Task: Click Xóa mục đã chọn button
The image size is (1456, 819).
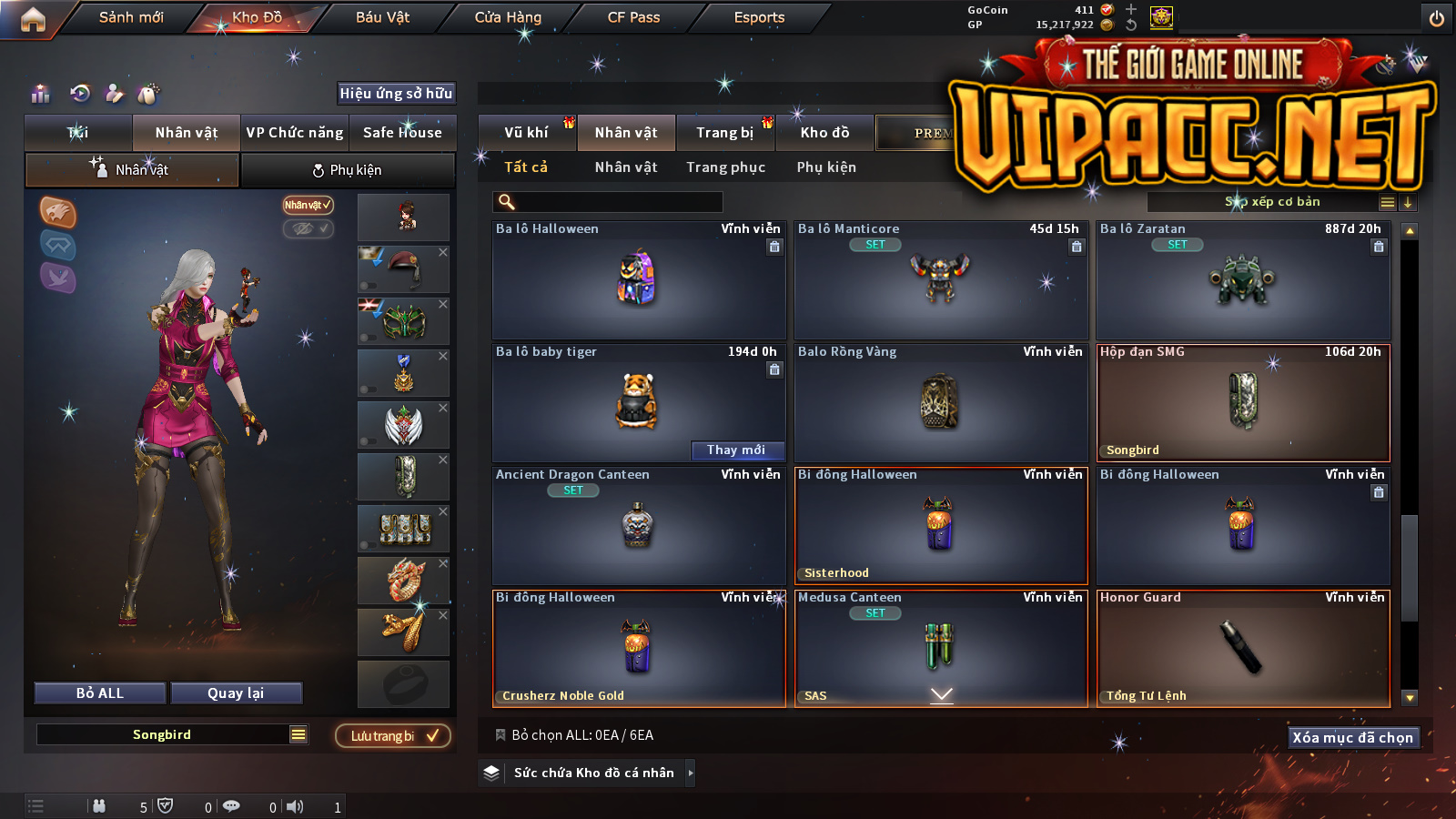Action: point(1352,738)
